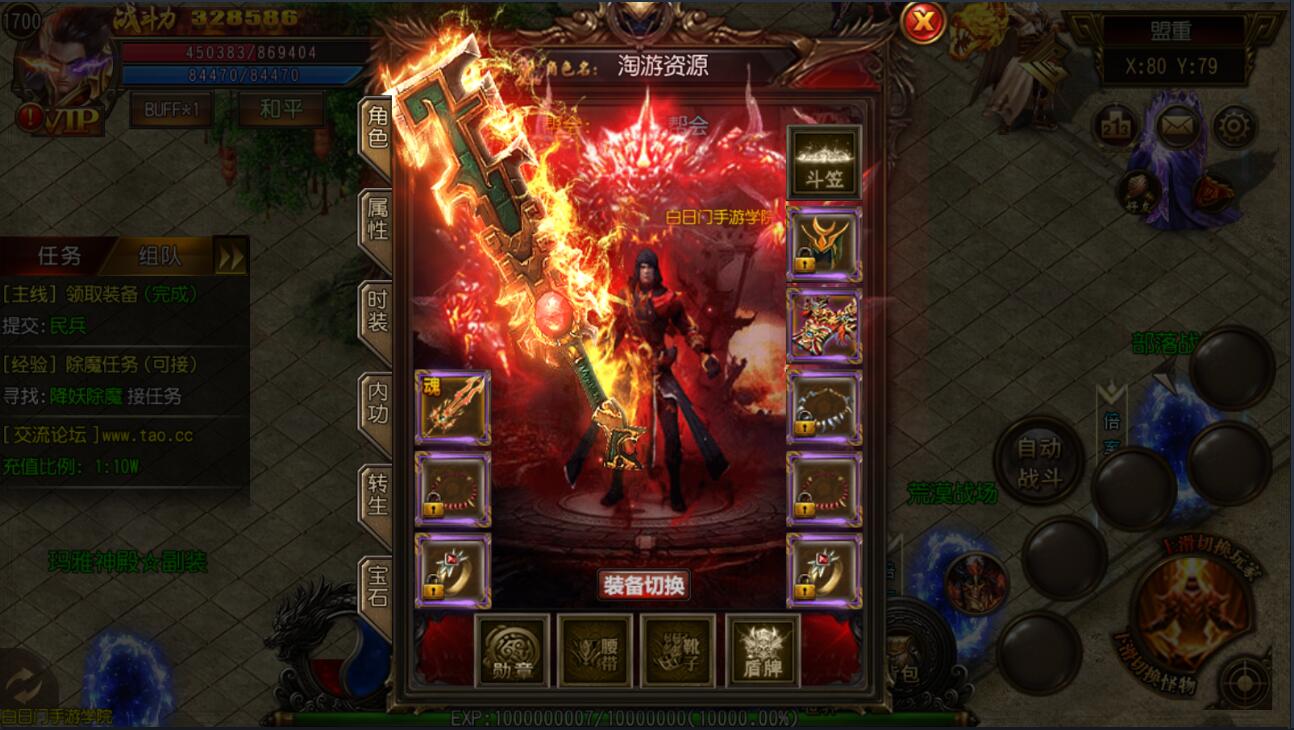Click the 装备切换 equipment switch button
Image resolution: width=1294 pixels, height=730 pixels.
pos(644,585)
